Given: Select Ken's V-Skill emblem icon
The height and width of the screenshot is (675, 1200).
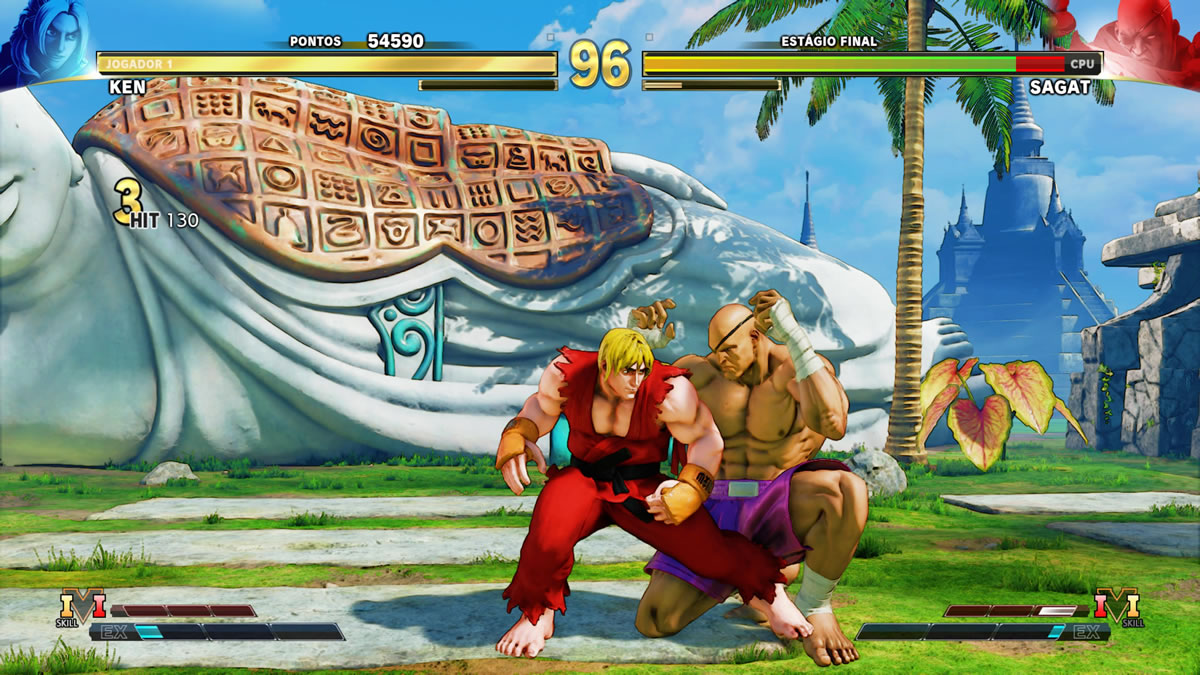Looking at the screenshot, I should tap(81, 606).
